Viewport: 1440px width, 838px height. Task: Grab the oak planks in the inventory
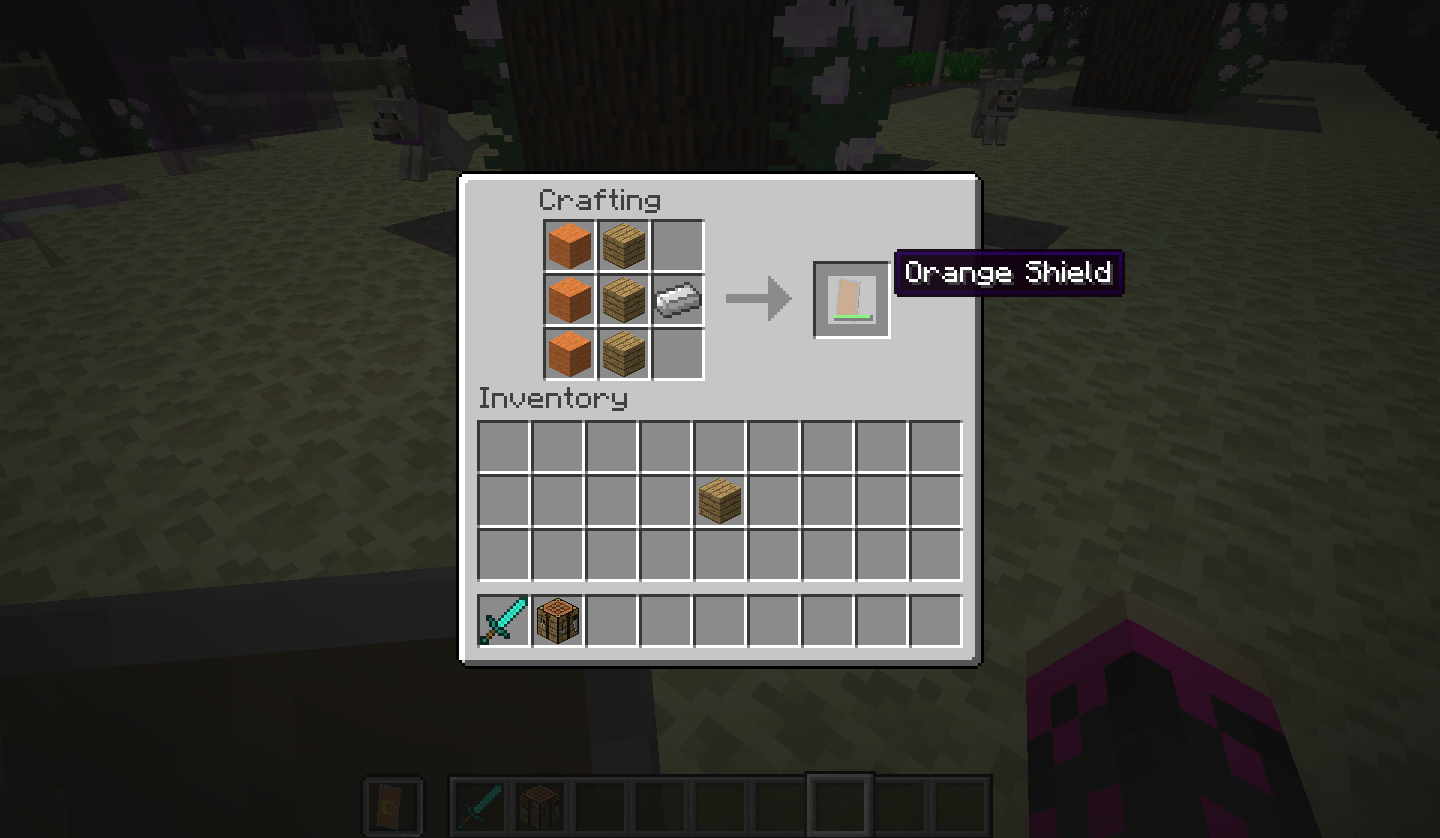point(718,499)
